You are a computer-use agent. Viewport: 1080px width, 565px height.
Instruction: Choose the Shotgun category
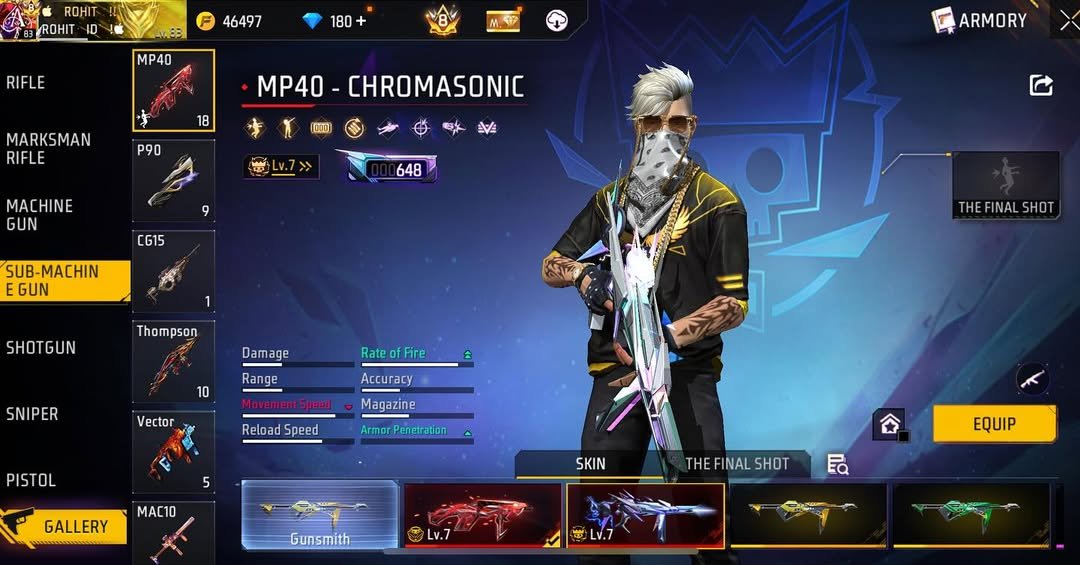click(x=41, y=348)
